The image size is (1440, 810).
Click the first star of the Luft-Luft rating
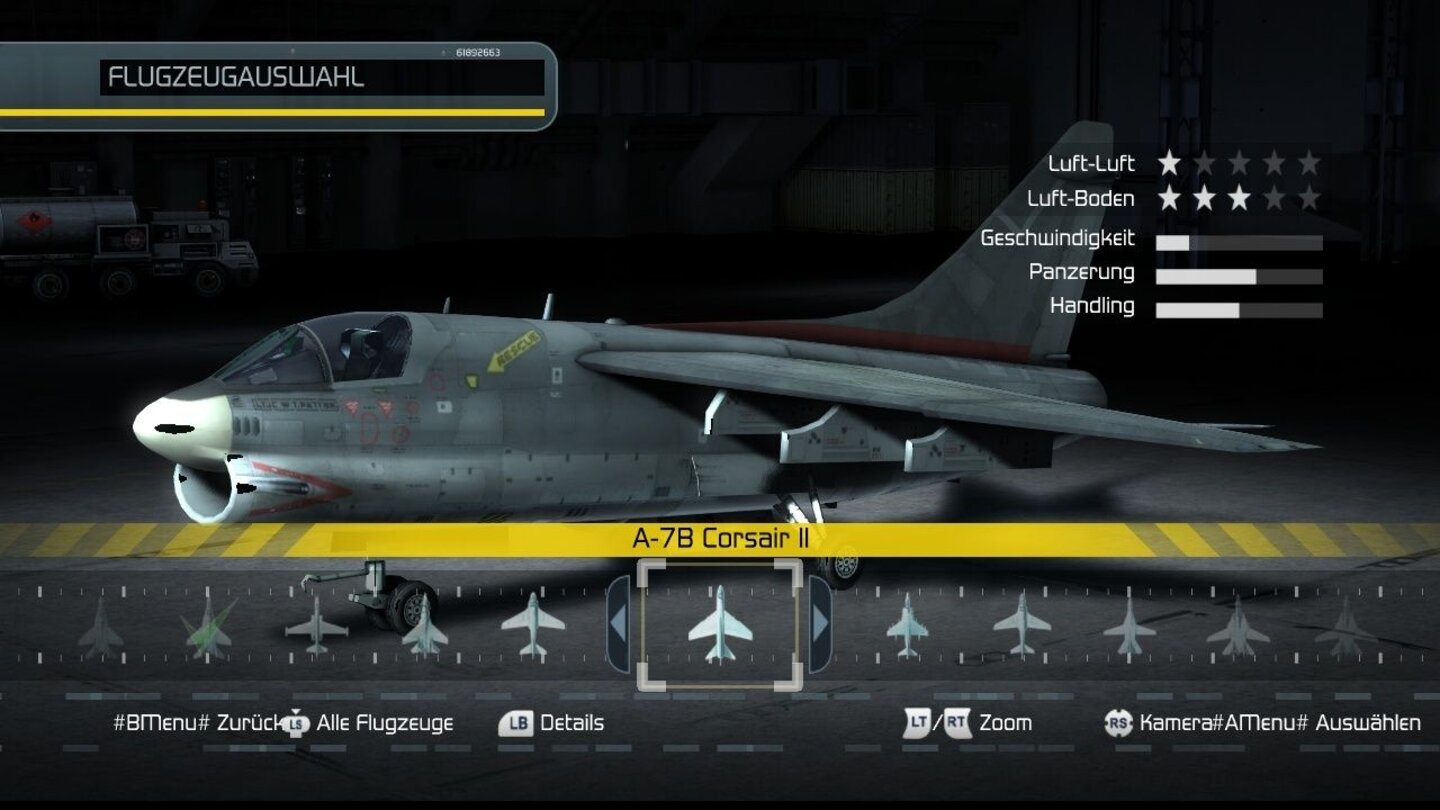pyautogui.click(x=1168, y=163)
